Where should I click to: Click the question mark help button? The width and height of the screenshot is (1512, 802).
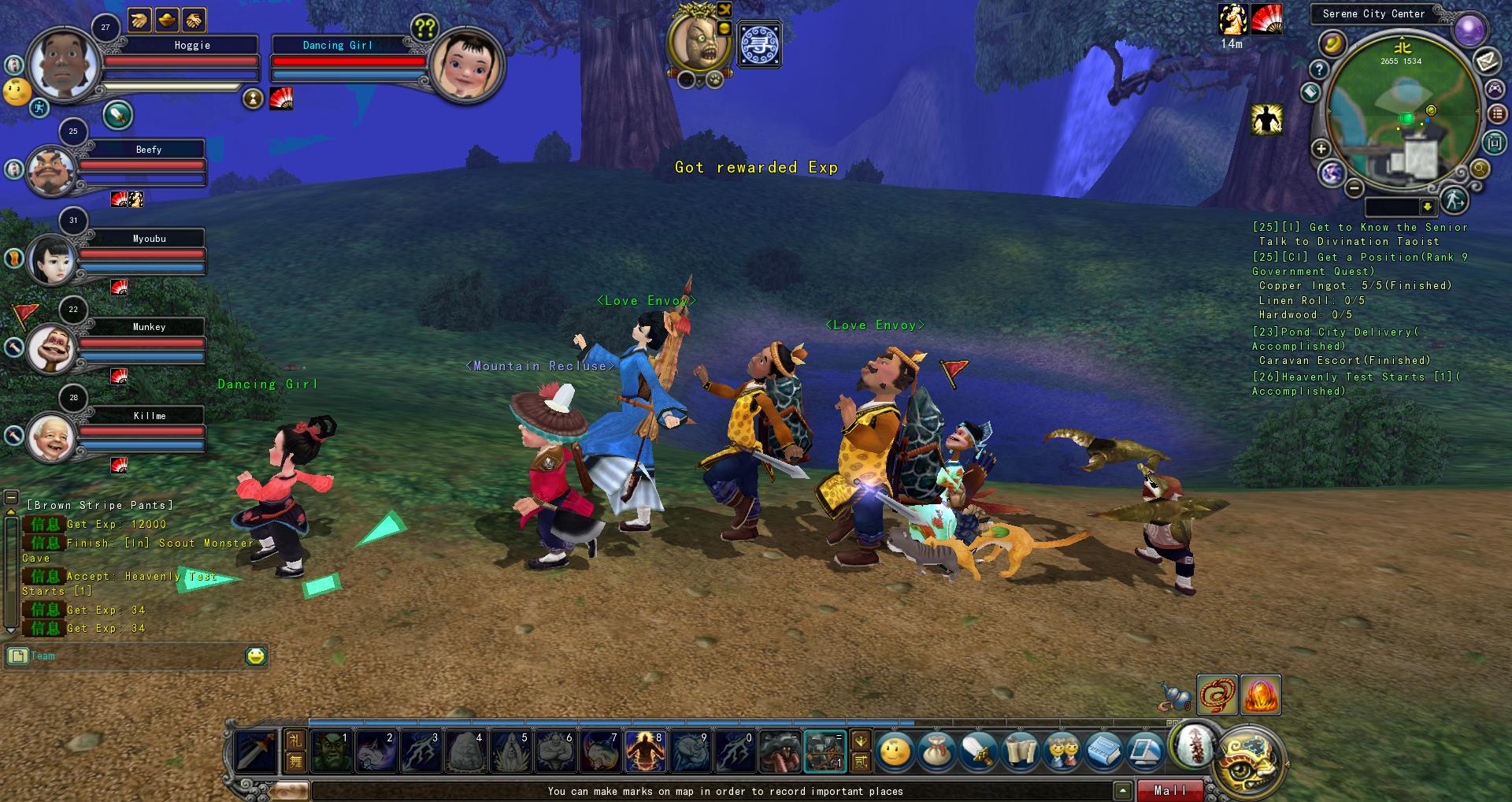[x=1318, y=70]
